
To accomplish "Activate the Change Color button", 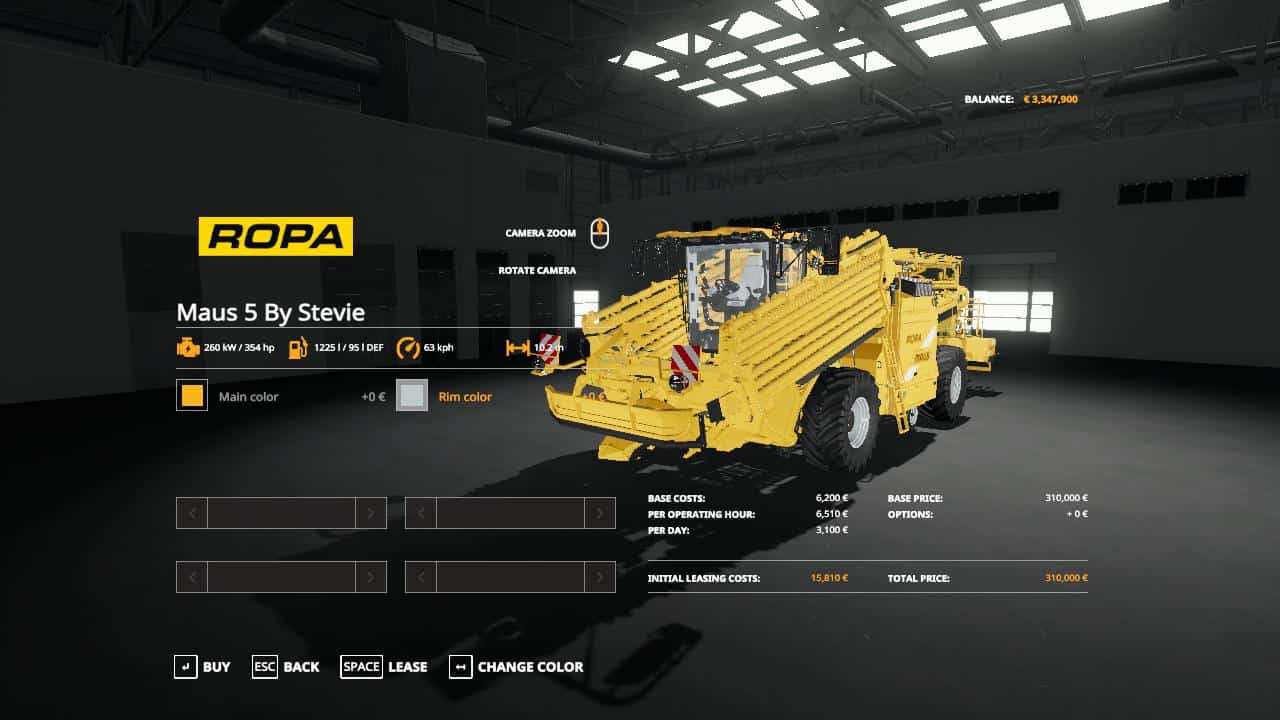I will 516,667.
